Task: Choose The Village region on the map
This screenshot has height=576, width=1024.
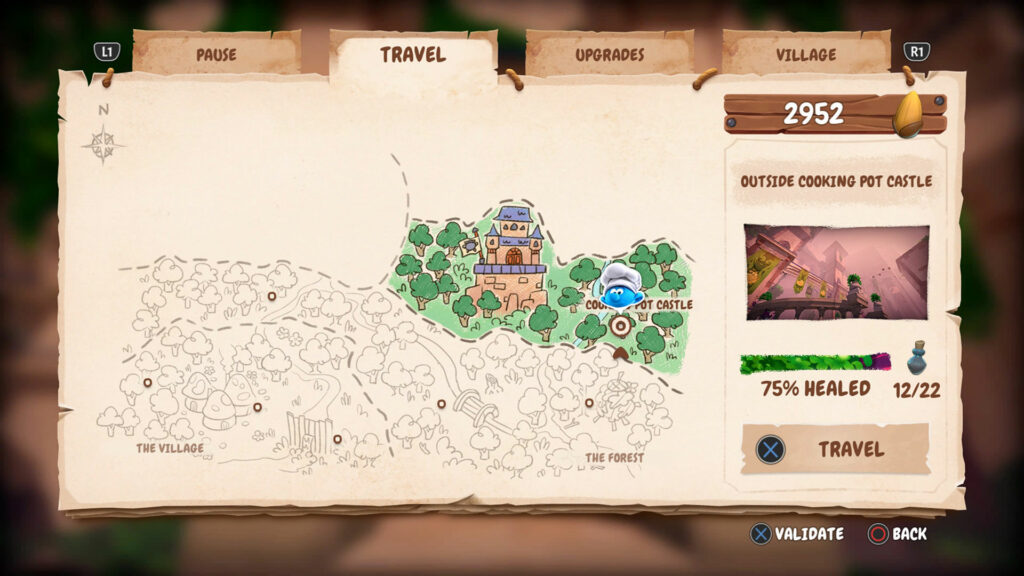Action: click(170, 448)
